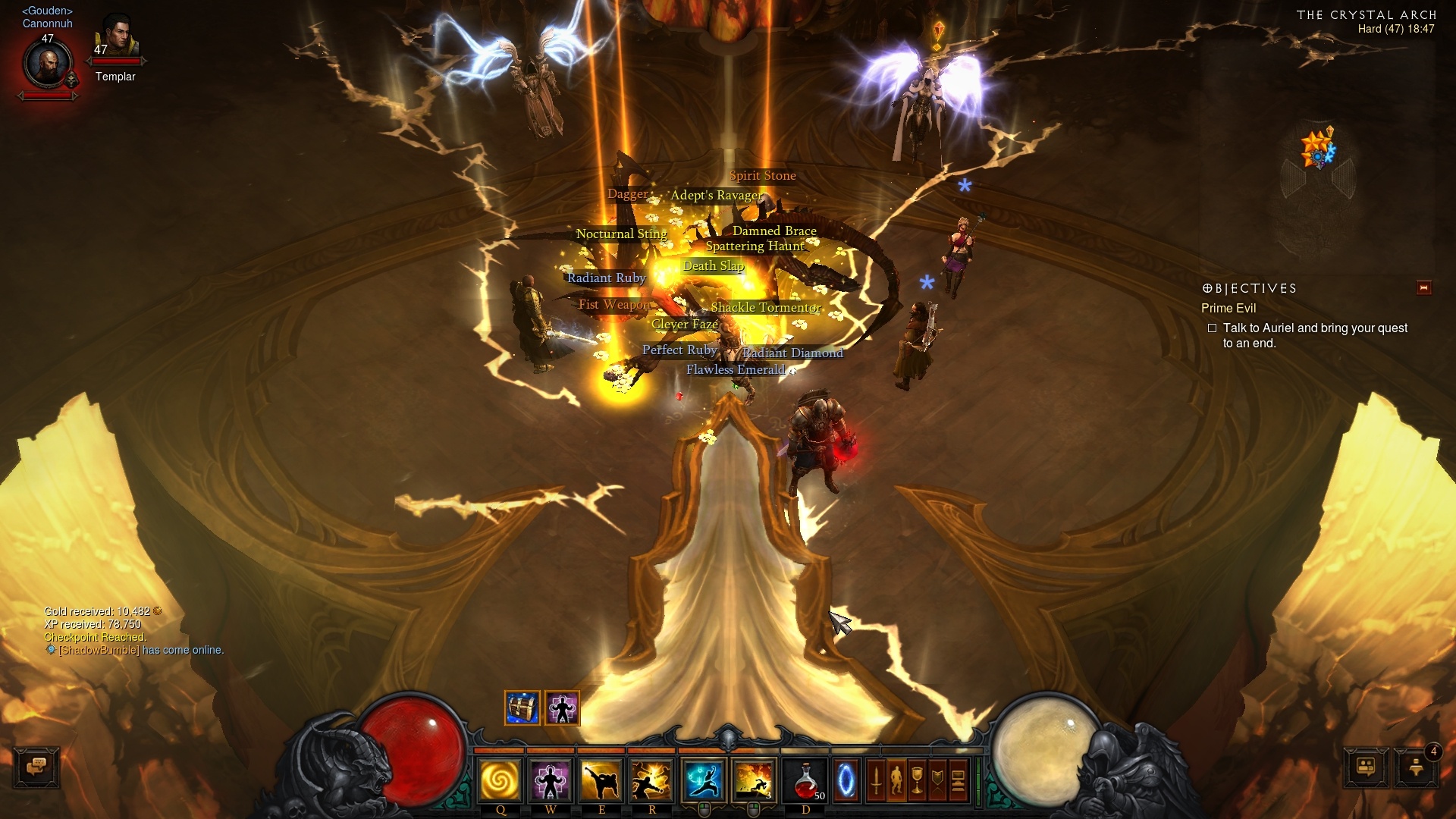Pick up the Radiant Diamond label
1456x819 pixels.
point(792,353)
